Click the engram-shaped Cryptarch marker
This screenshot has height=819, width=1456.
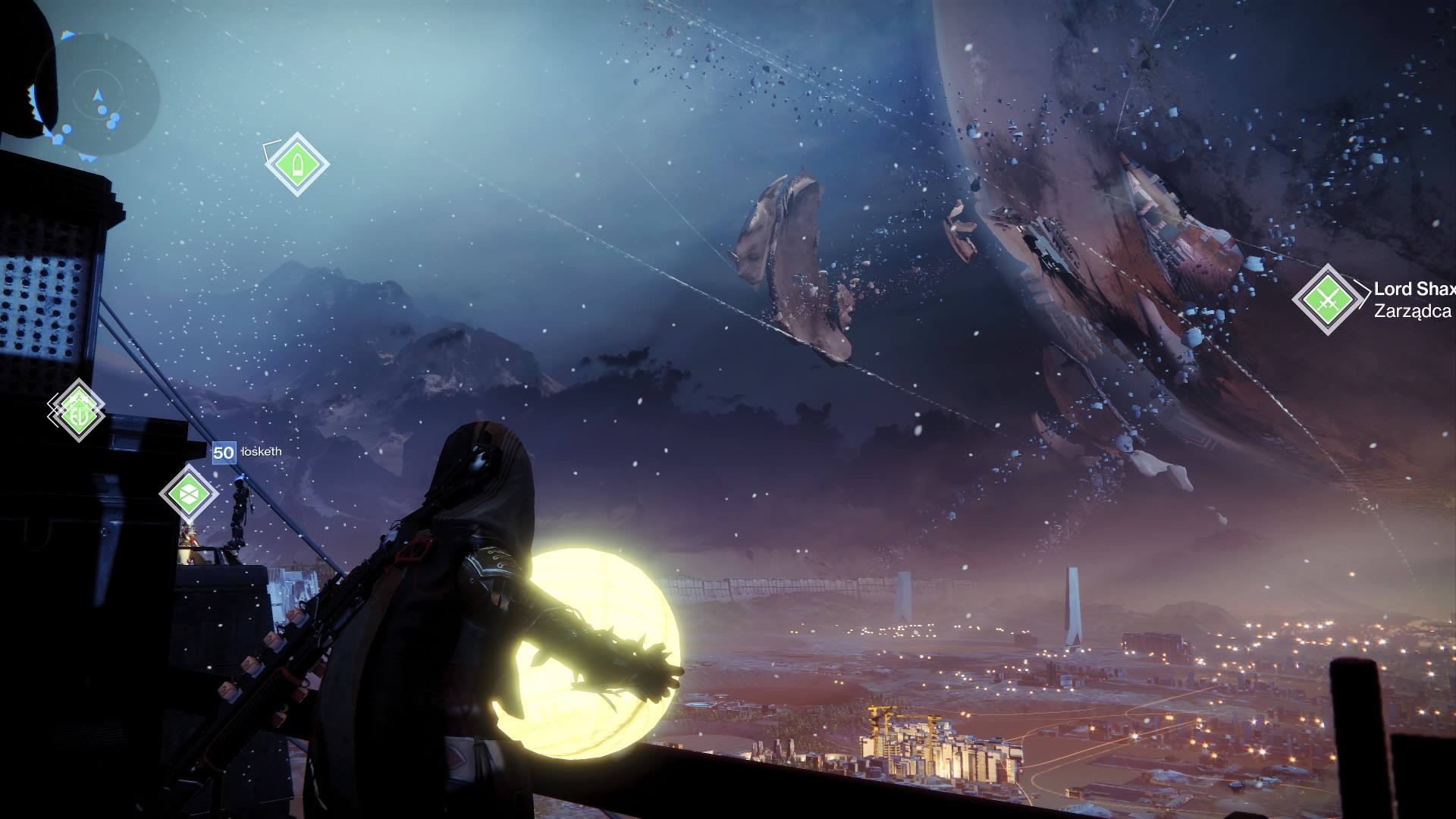[188, 494]
